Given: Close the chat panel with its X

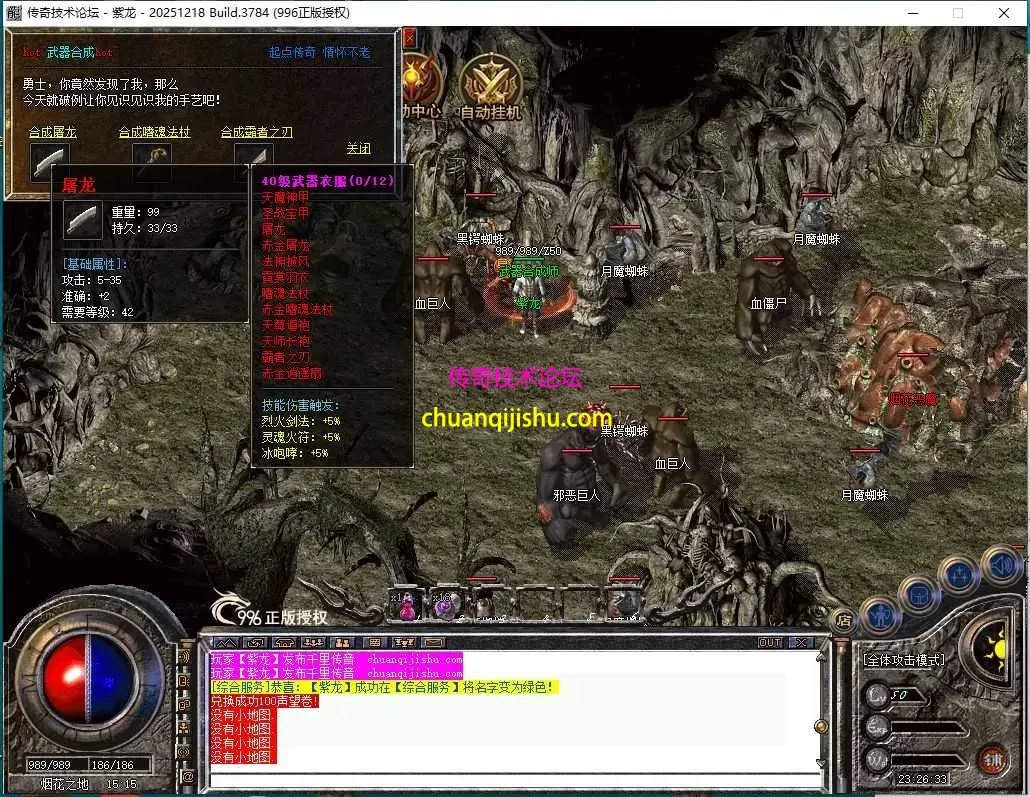Looking at the screenshot, I should (800, 642).
